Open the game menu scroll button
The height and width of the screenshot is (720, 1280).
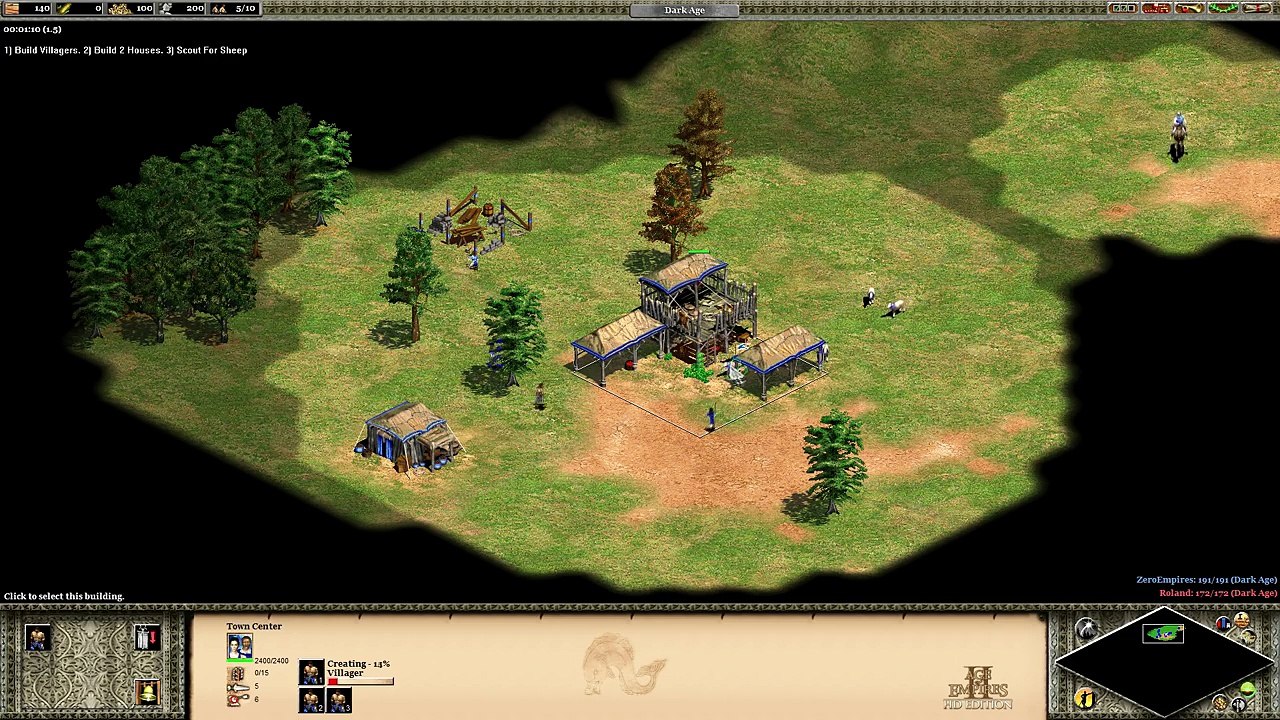click(1255, 9)
